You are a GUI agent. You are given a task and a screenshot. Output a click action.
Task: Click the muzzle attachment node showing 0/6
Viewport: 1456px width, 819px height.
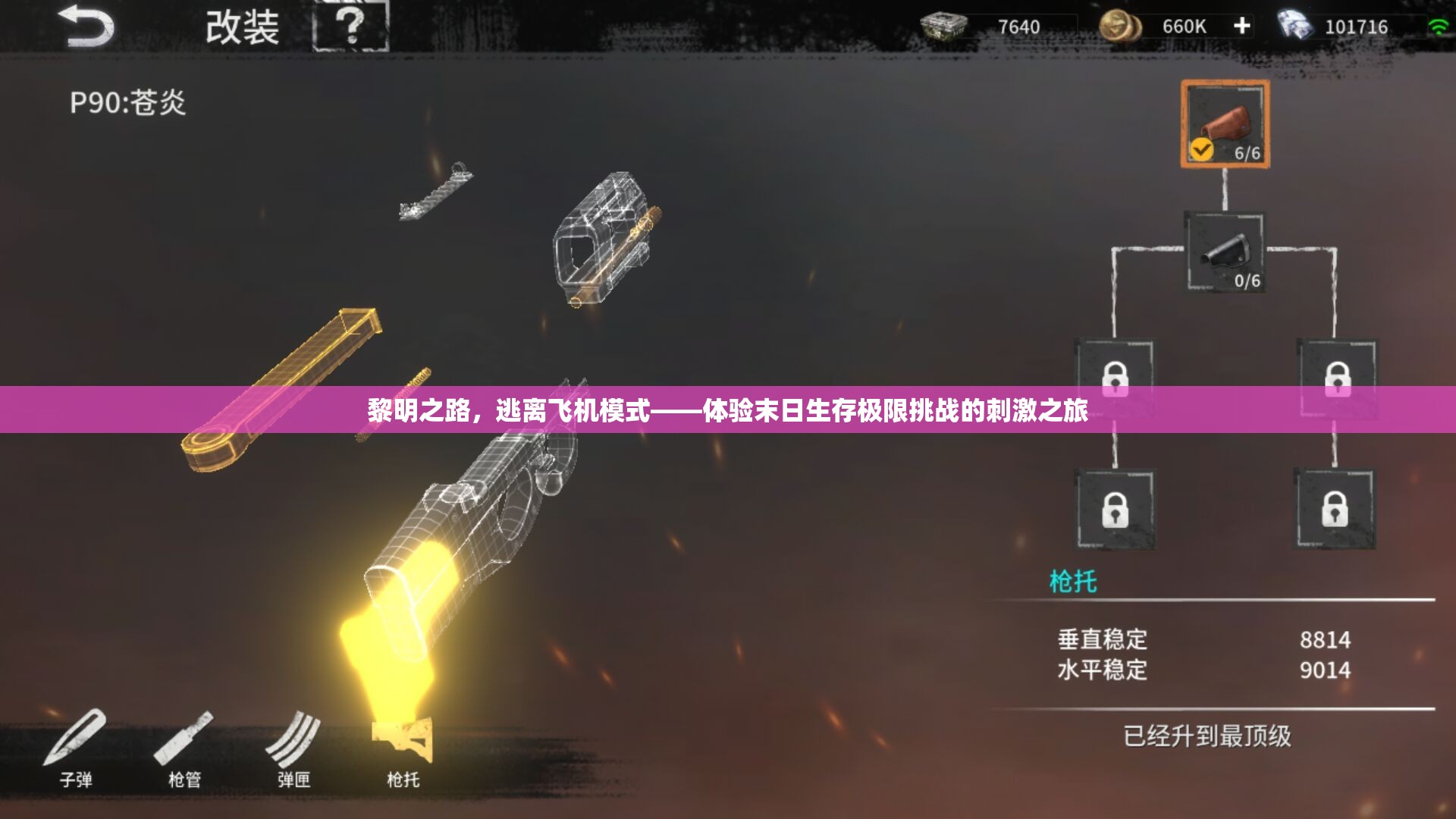[x=1224, y=250]
